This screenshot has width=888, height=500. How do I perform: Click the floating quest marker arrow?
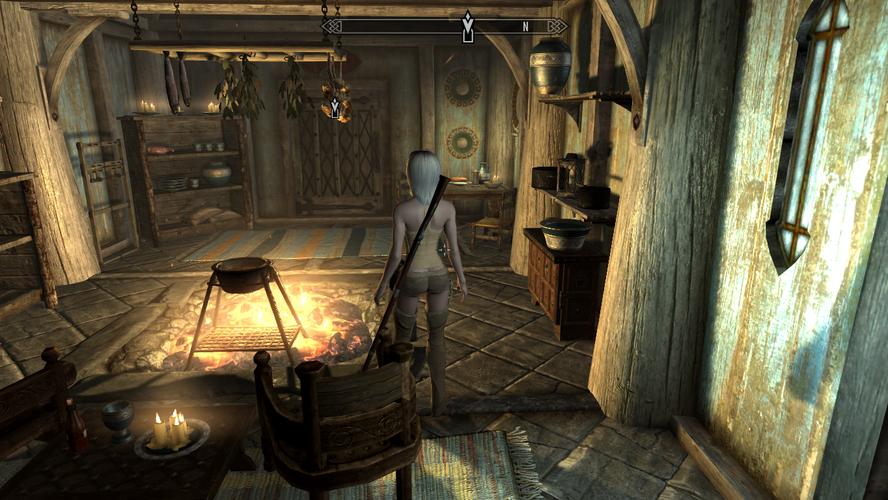[335, 105]
